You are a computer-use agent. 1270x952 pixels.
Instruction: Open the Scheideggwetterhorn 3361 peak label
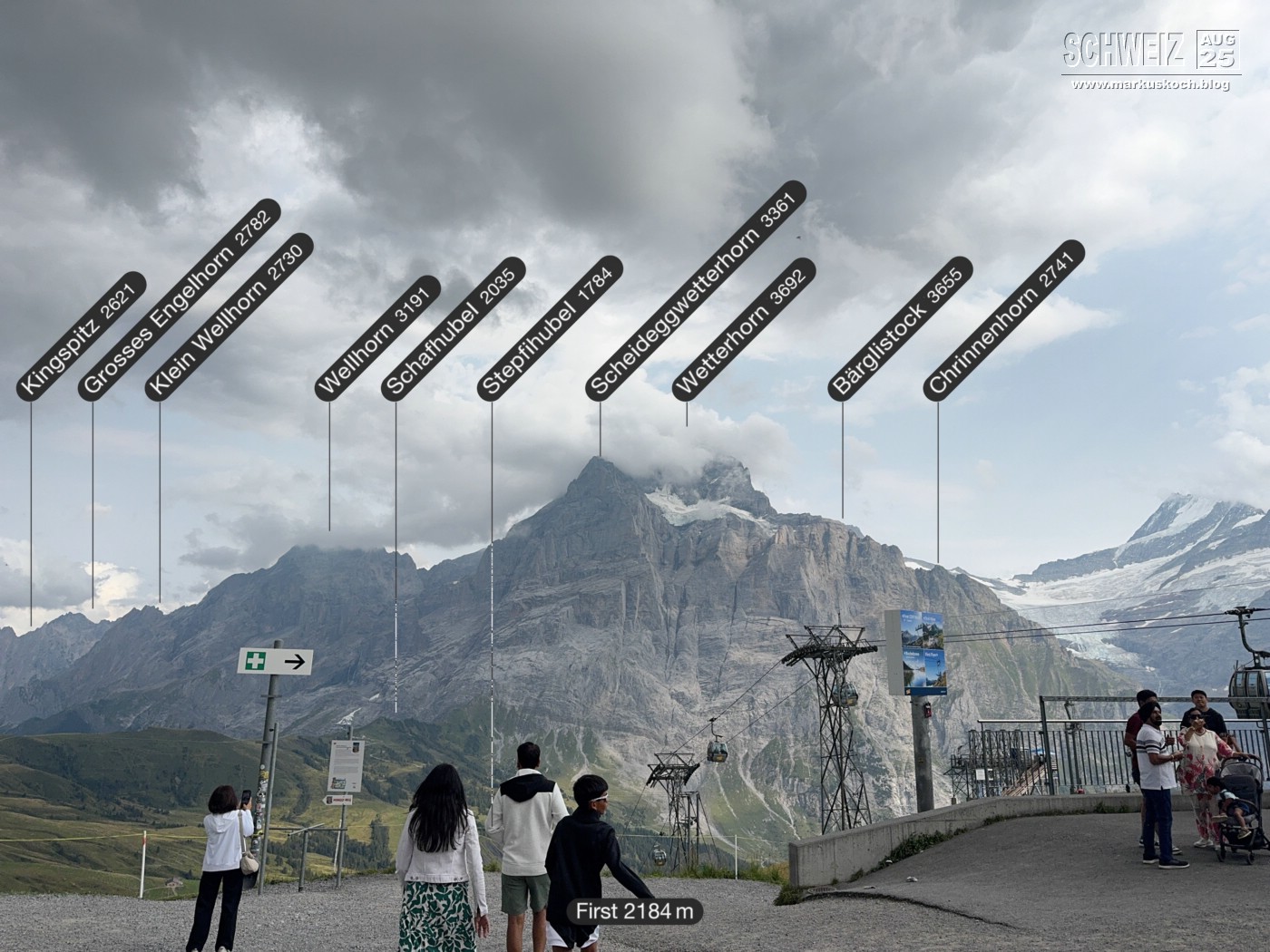tap(696, 290)
